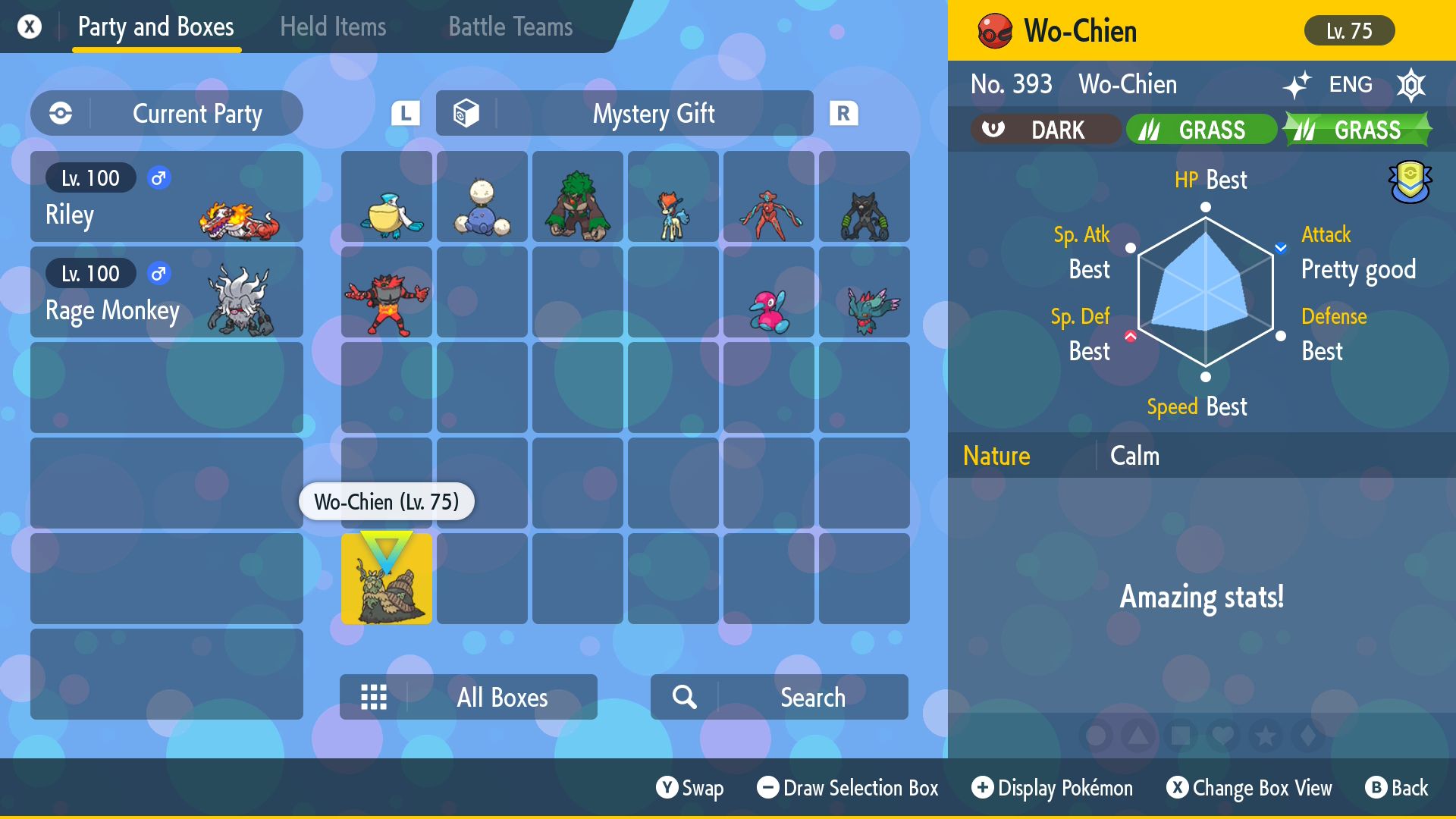Open the Search function

pyautogui.click(x=780, y=697)
